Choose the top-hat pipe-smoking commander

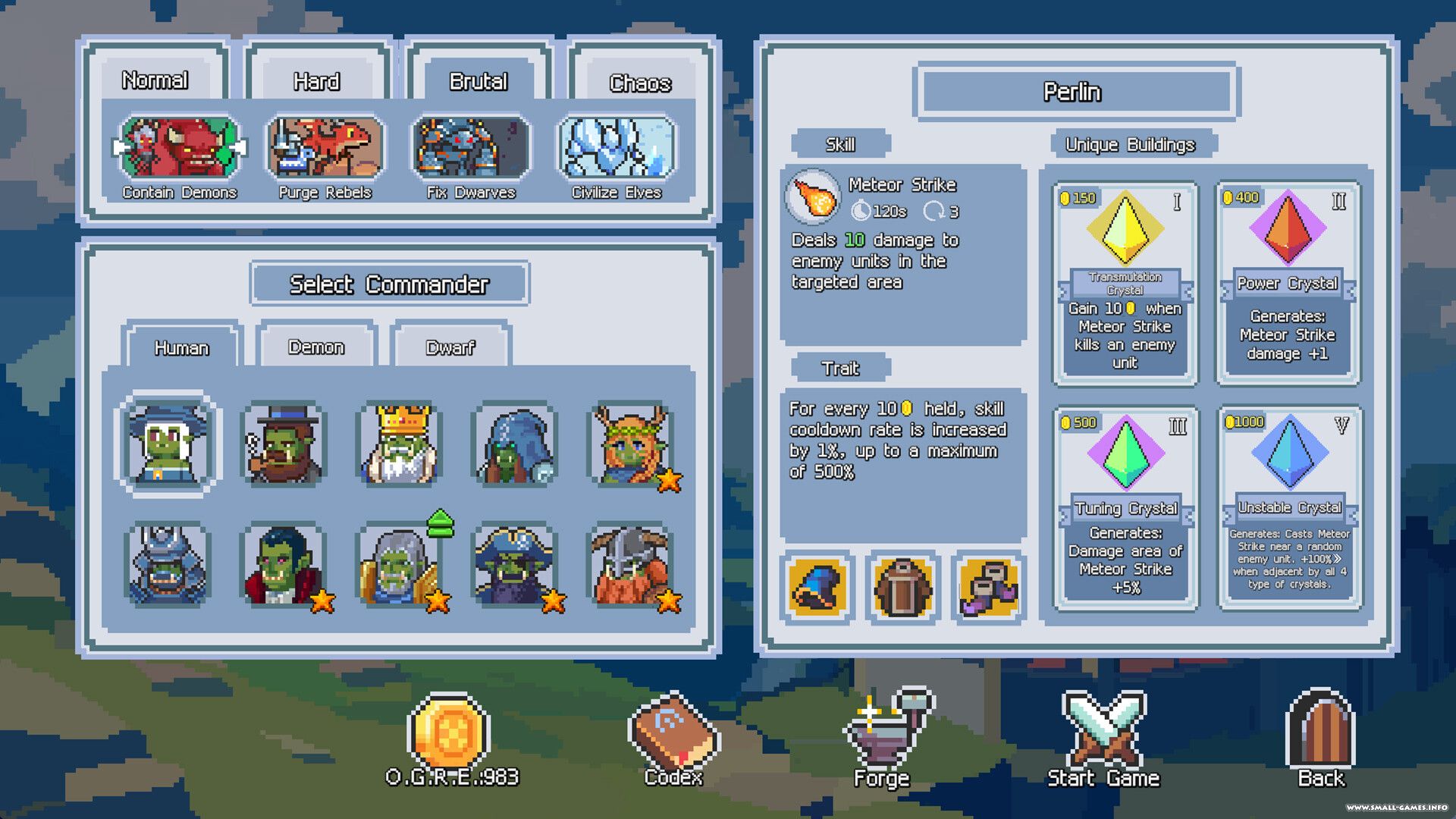coord(284,444)
